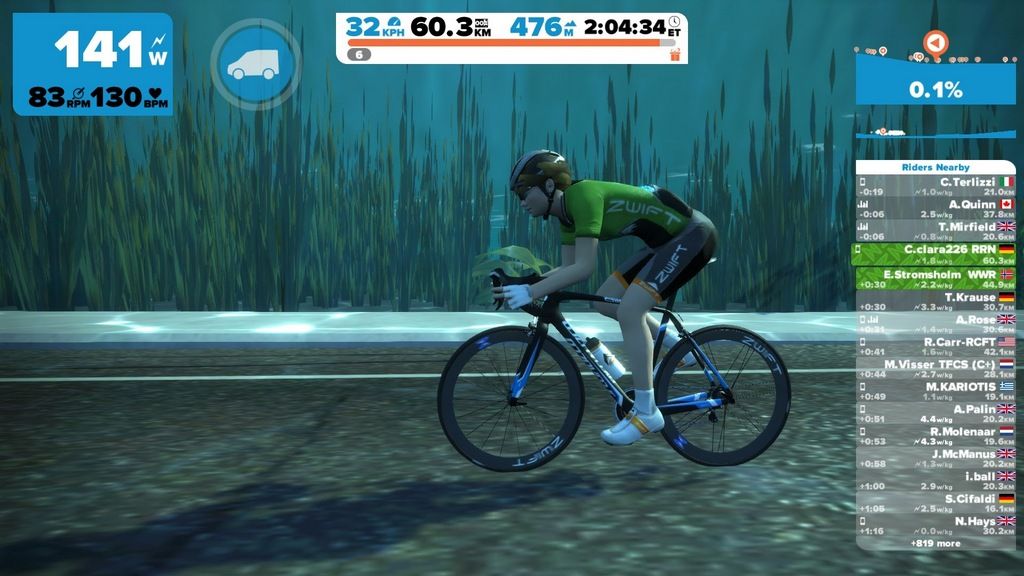Viewport: 1024px width, 576px height.
Task: Activate the draft van power-up icon
Action: point(255,64)
